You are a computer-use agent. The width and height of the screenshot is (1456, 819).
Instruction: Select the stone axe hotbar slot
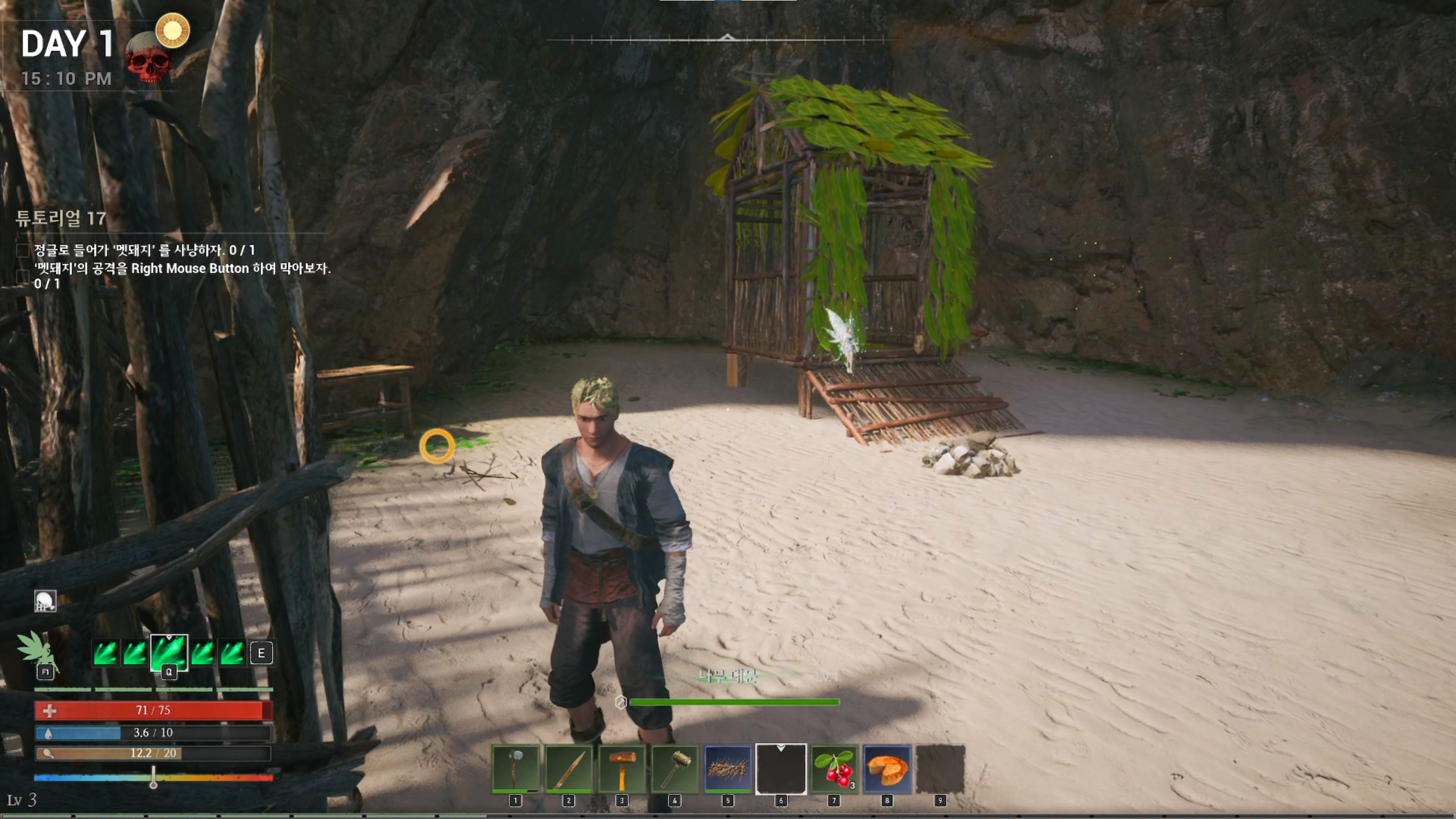pos(515,768)
